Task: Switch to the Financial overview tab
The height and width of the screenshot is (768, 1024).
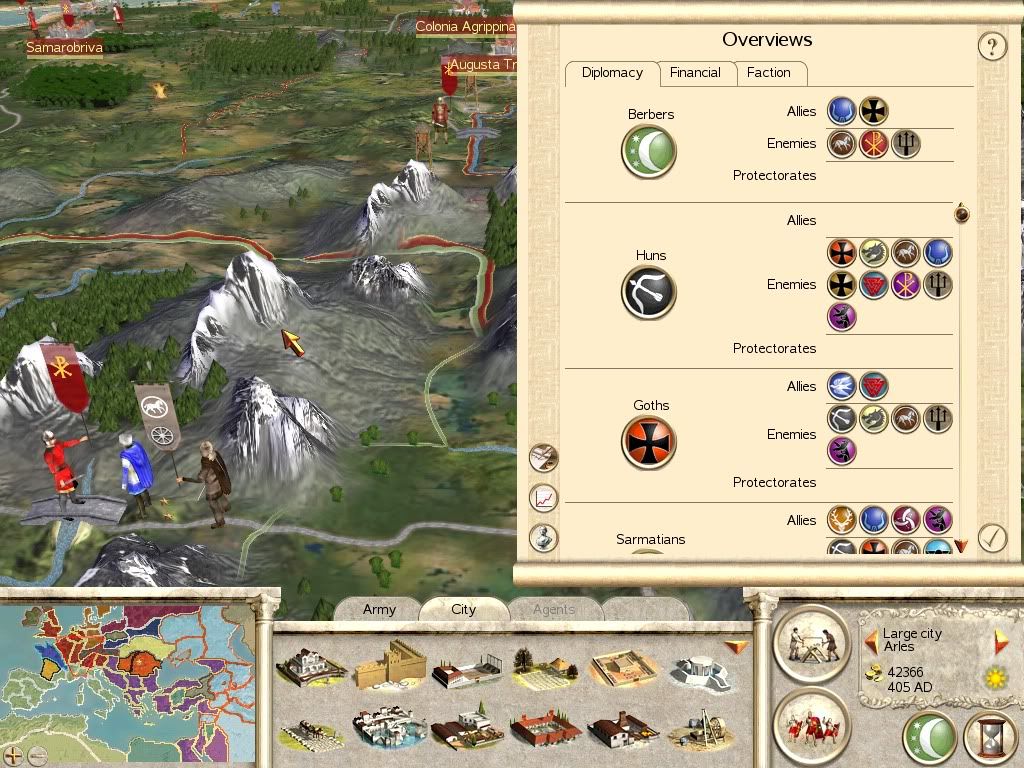Action: click(695, 73)
